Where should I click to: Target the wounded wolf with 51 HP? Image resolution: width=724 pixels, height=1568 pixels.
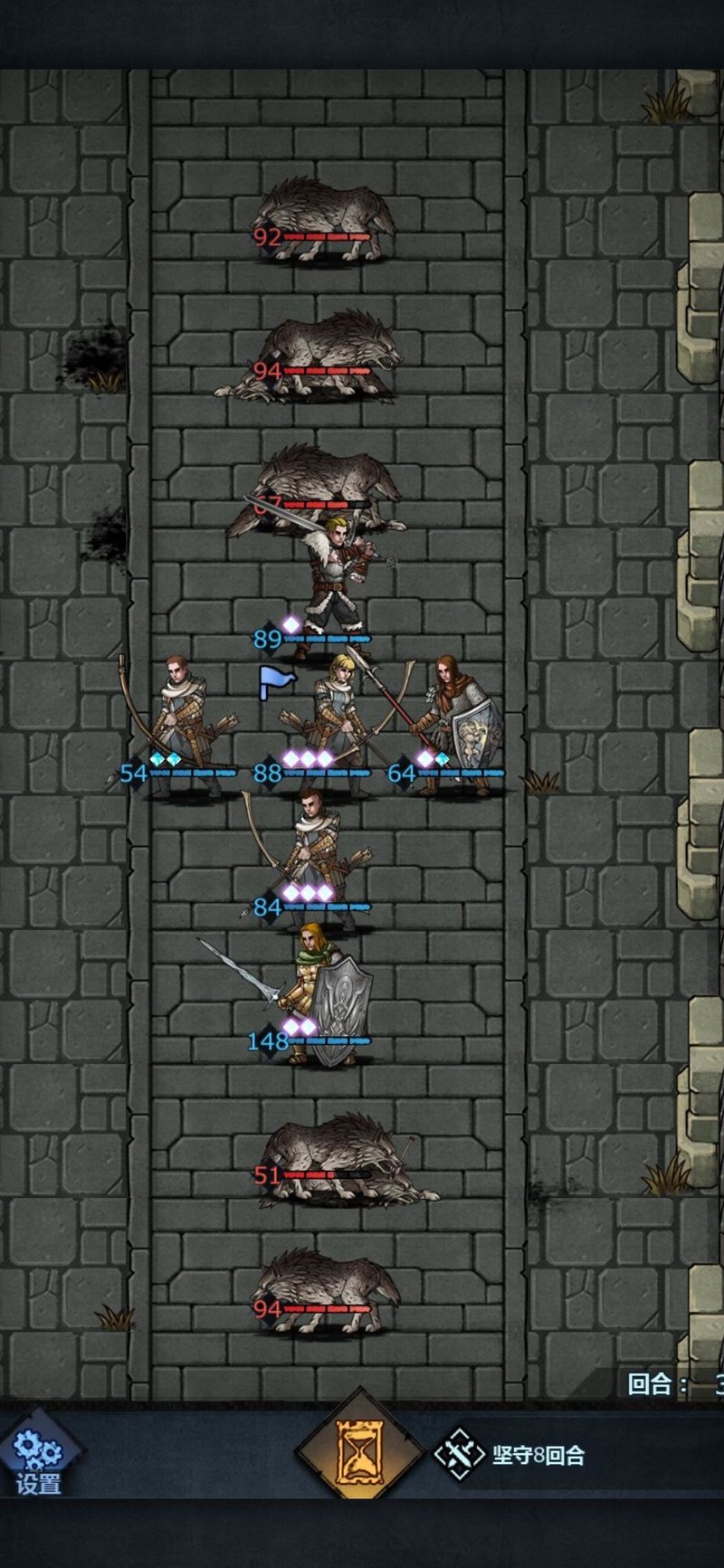click(335, 1158)
